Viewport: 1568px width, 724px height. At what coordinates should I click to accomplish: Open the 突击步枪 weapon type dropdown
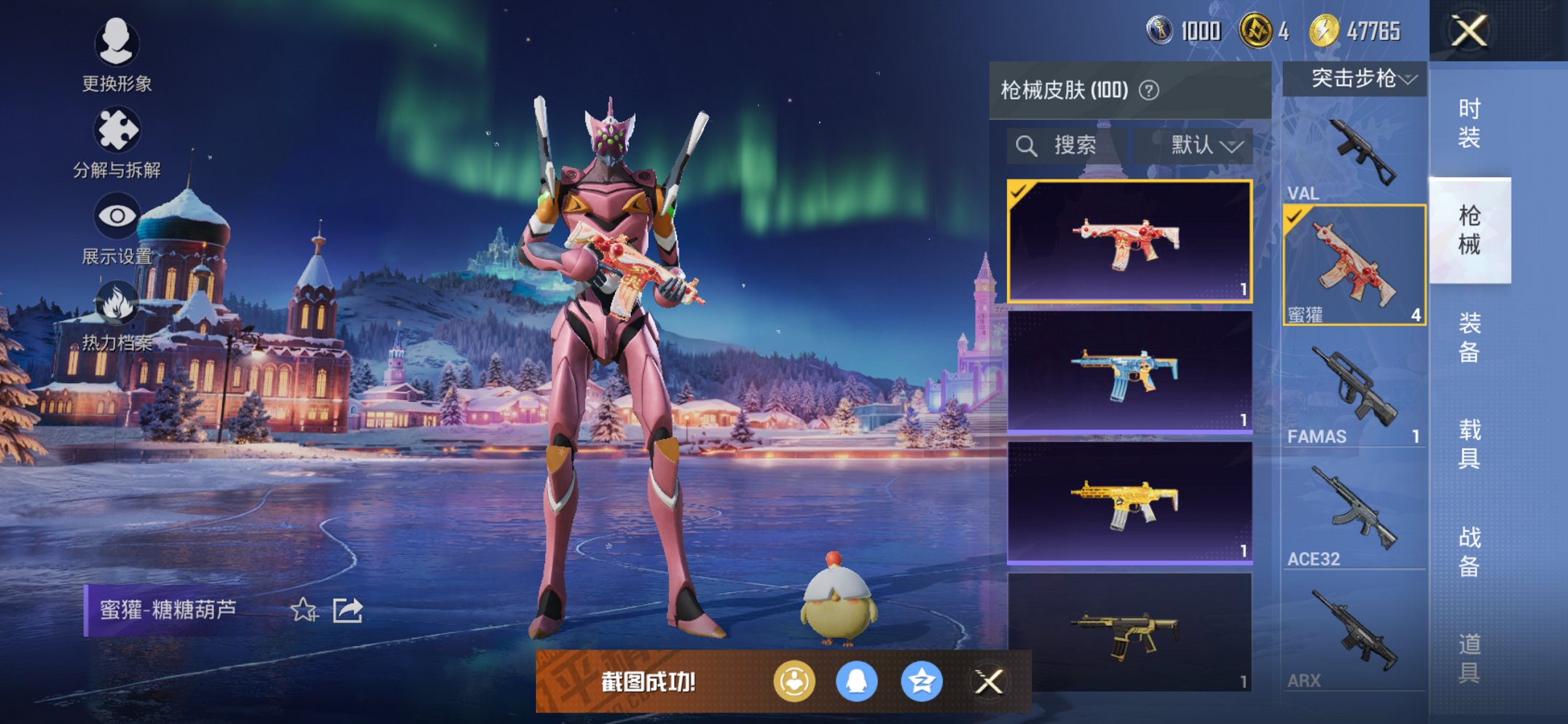[1354, 79]
